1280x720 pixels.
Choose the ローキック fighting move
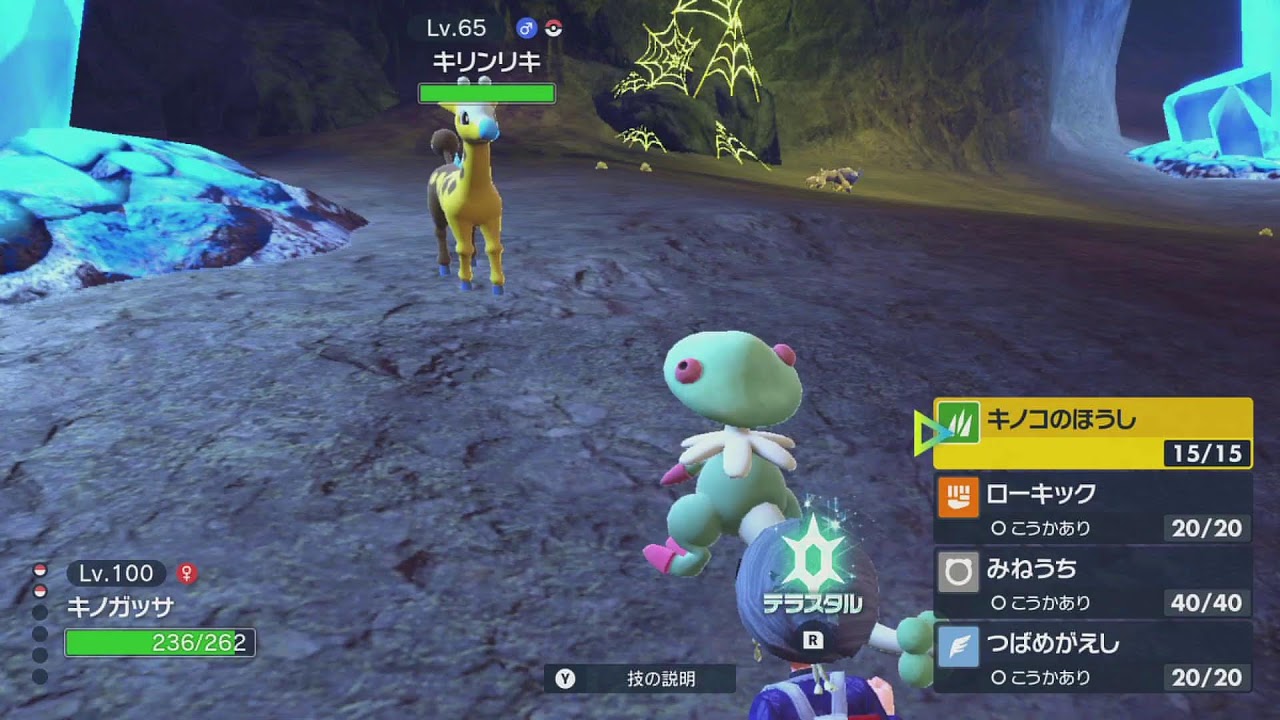[x=1092, y=508]
